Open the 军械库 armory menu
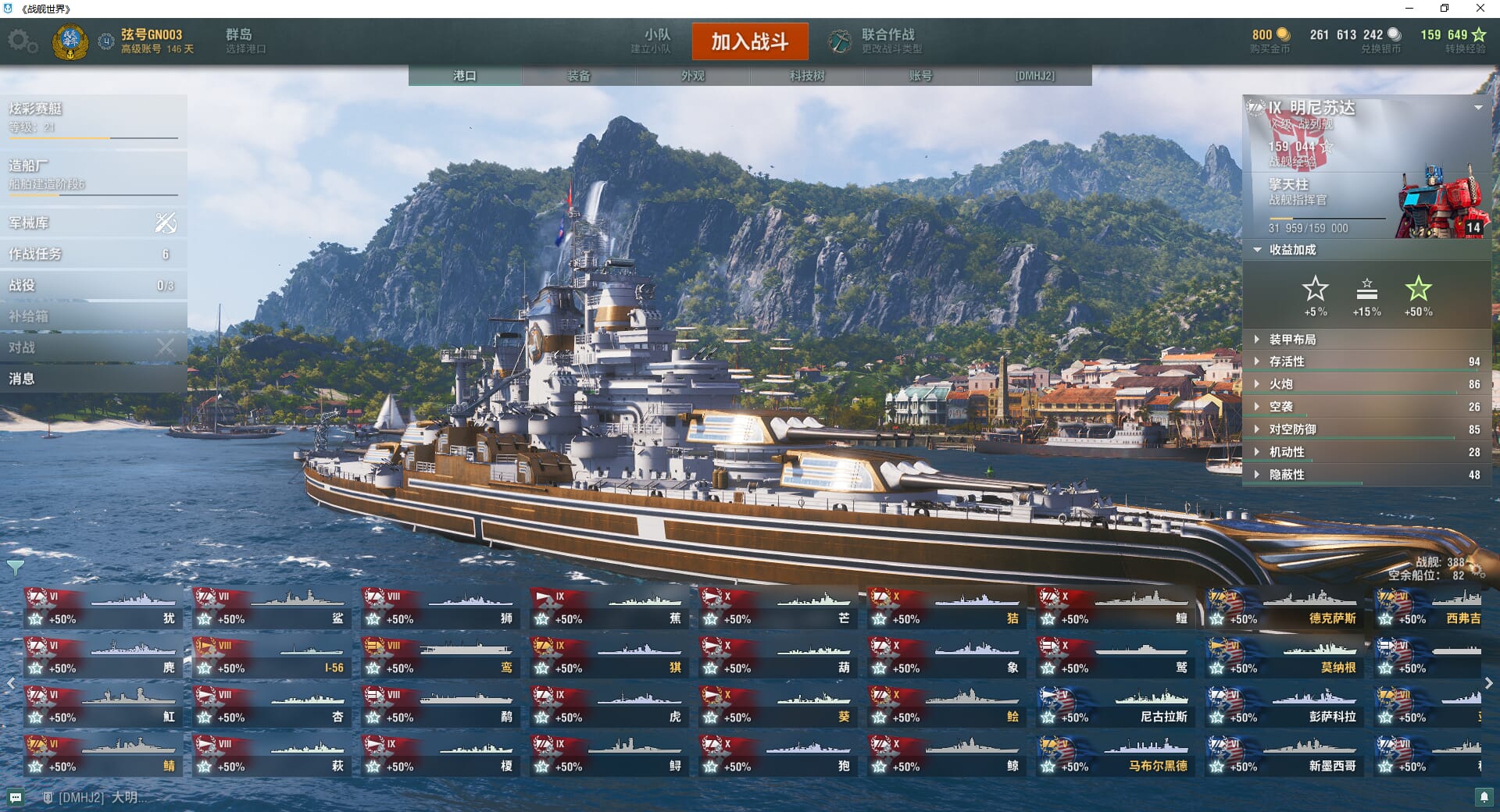 tap(93, 223)
